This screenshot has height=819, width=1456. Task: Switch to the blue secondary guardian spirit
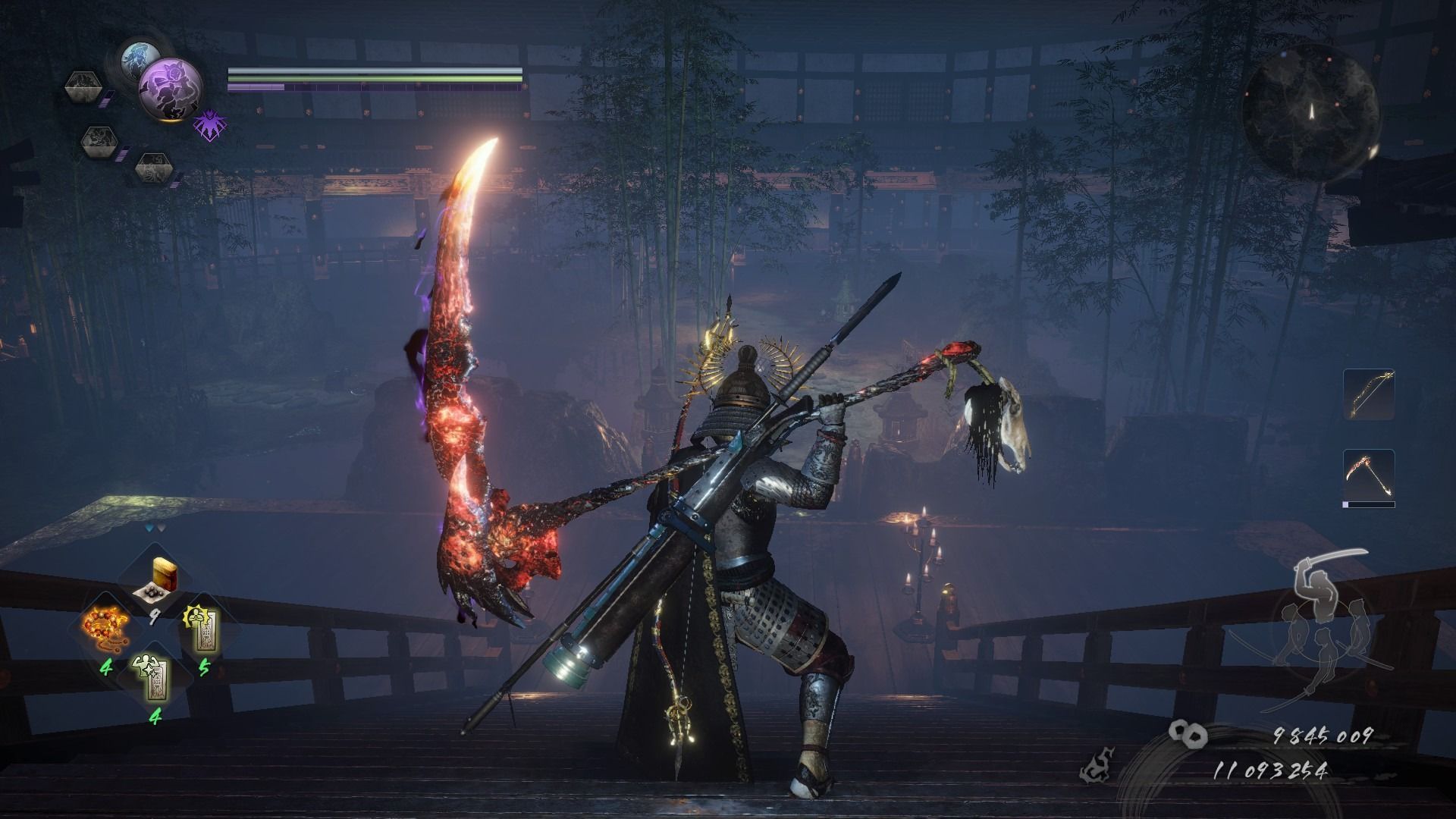[140, 59]
